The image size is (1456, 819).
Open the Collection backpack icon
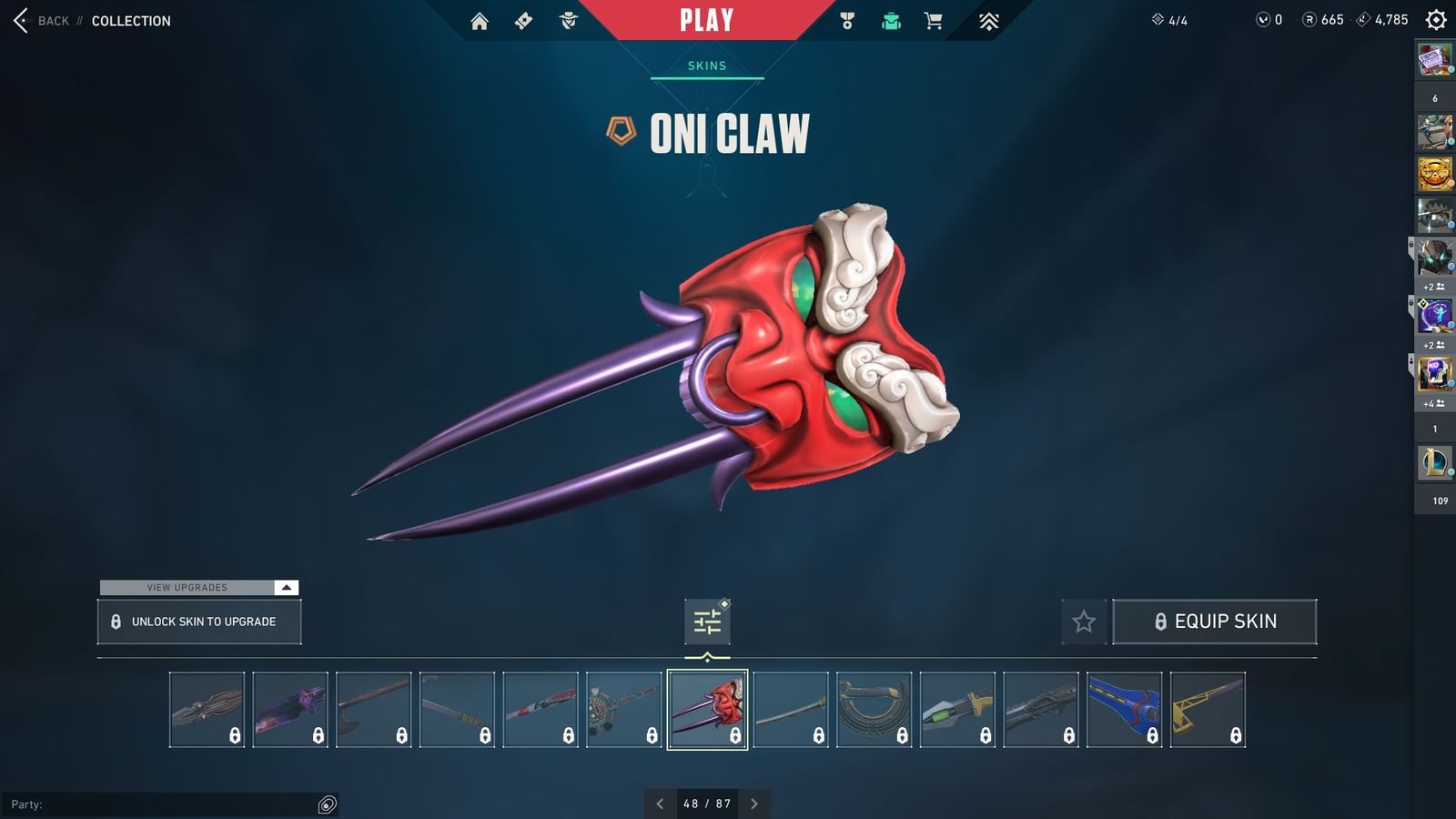click(890, 19)
